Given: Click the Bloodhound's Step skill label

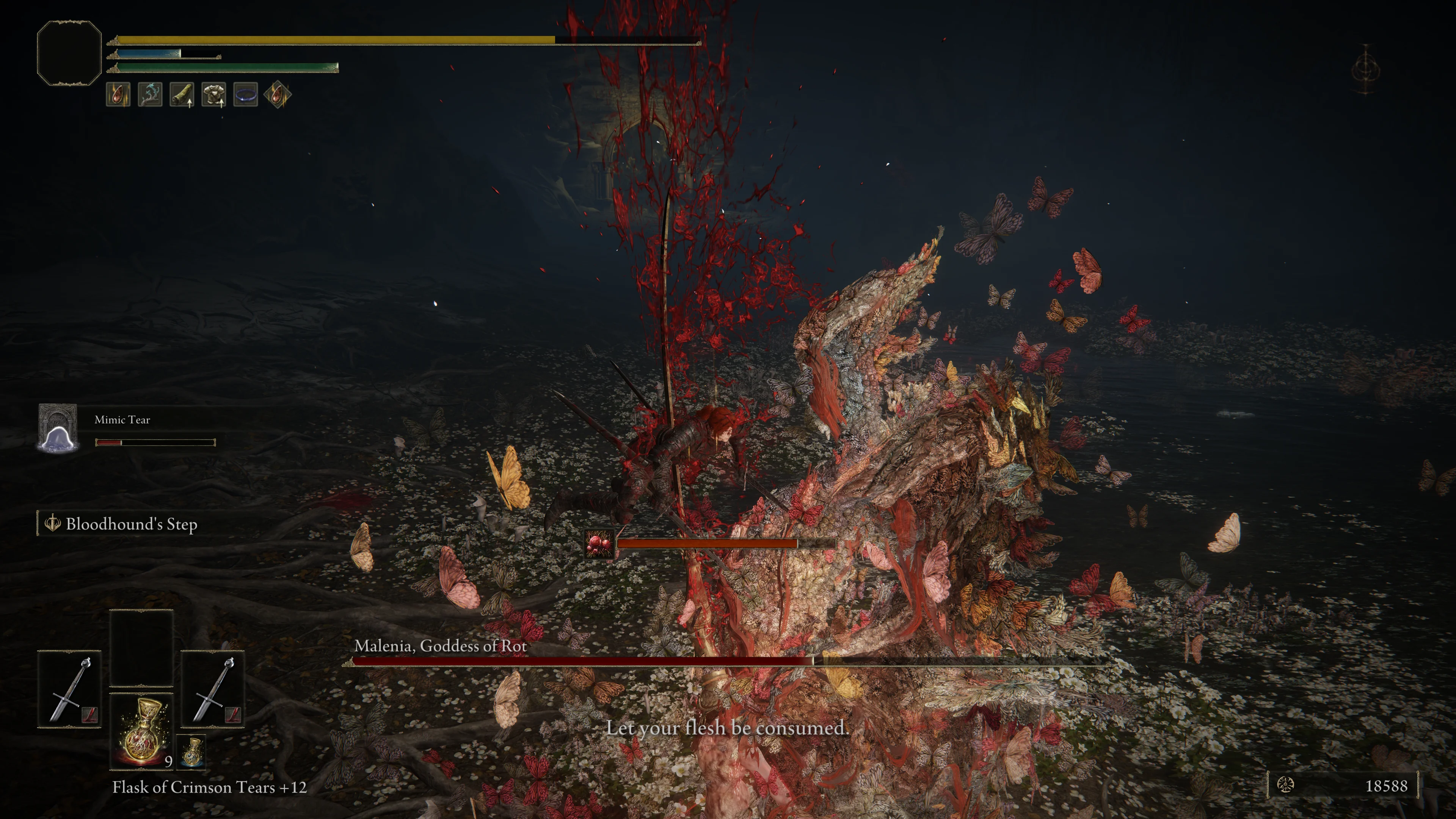Looking at the screenshot, I should click(130, 524).
